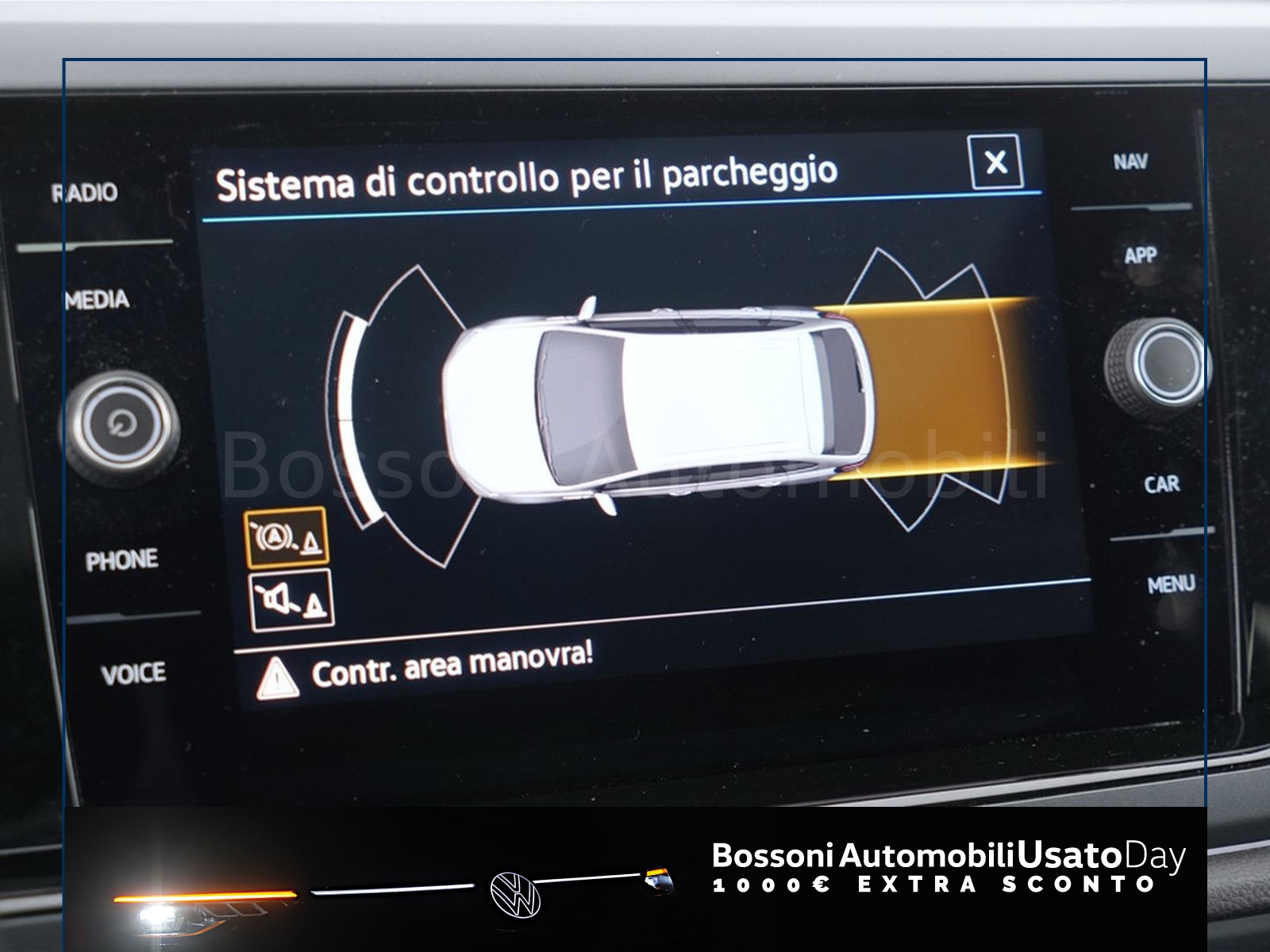1270x952 pixels.
Task: Open the PHONE menu
Action: (x=121, y=560)
